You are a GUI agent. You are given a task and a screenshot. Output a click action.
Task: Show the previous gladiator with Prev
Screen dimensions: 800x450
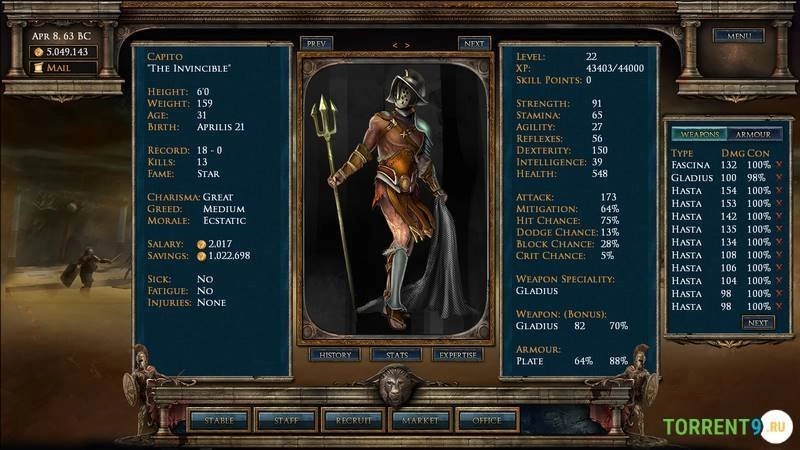317,44
